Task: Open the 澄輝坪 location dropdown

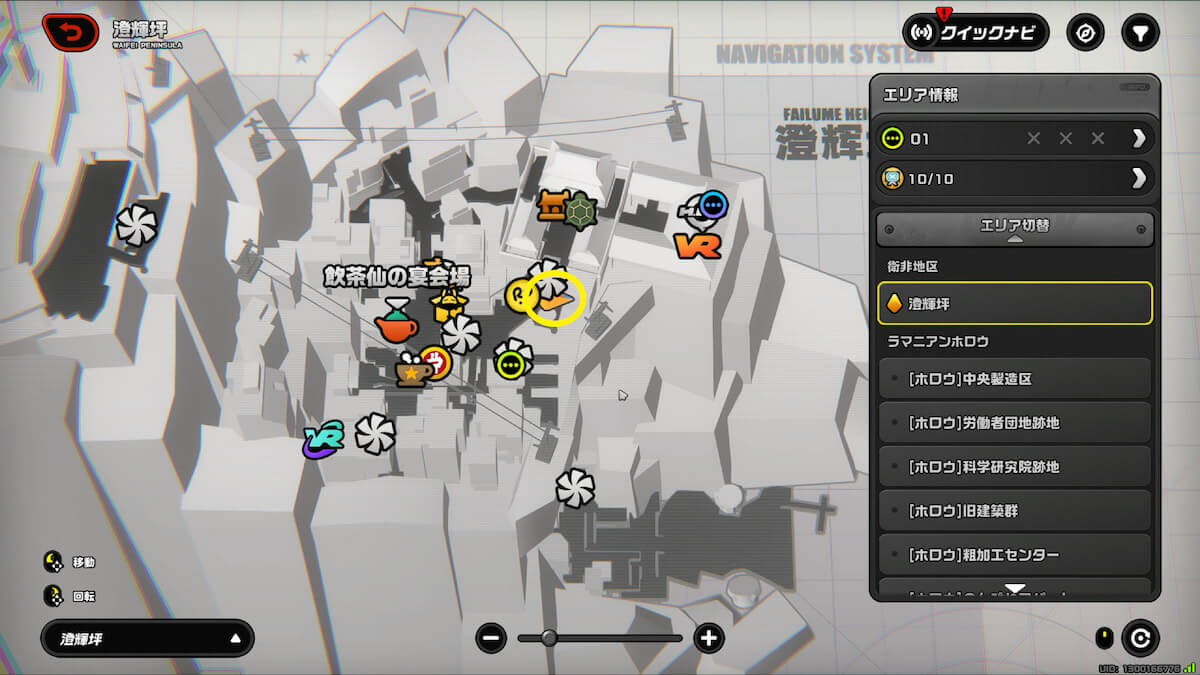Action: coord(147,638)
